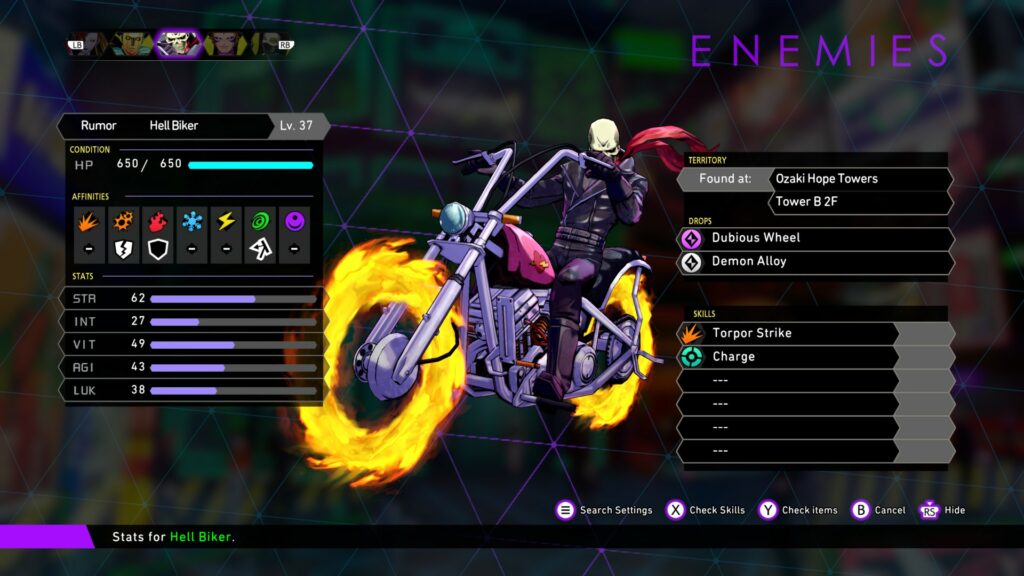Click the lightning bolt affinity icon
Viewport: 1024px width, 576px height.
(226, 221)
